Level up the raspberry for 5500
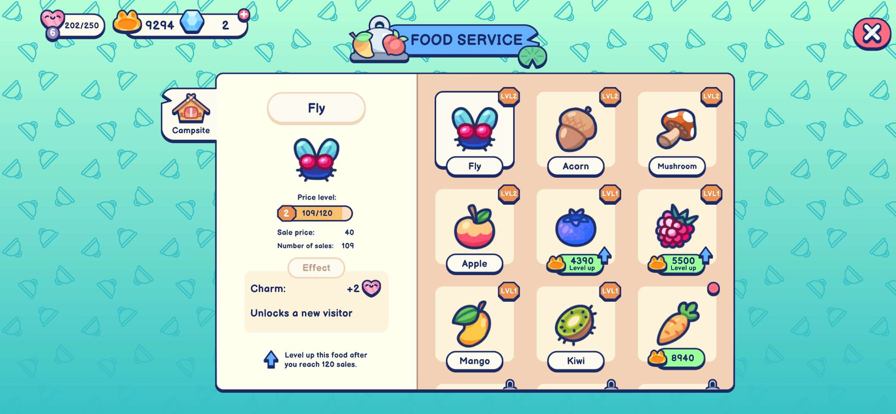 pos(679,263)
